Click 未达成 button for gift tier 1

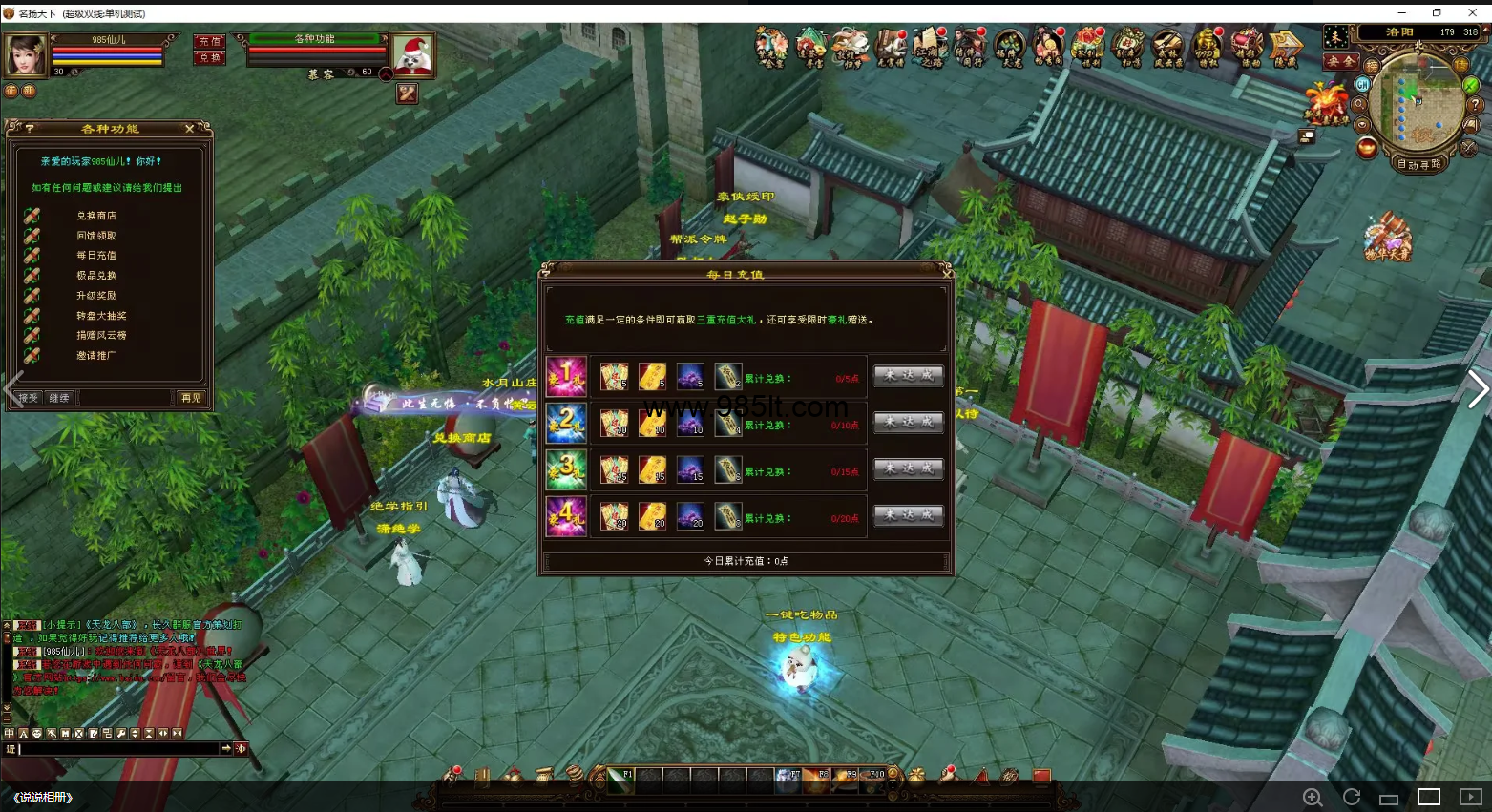click(x=909, y=376)
